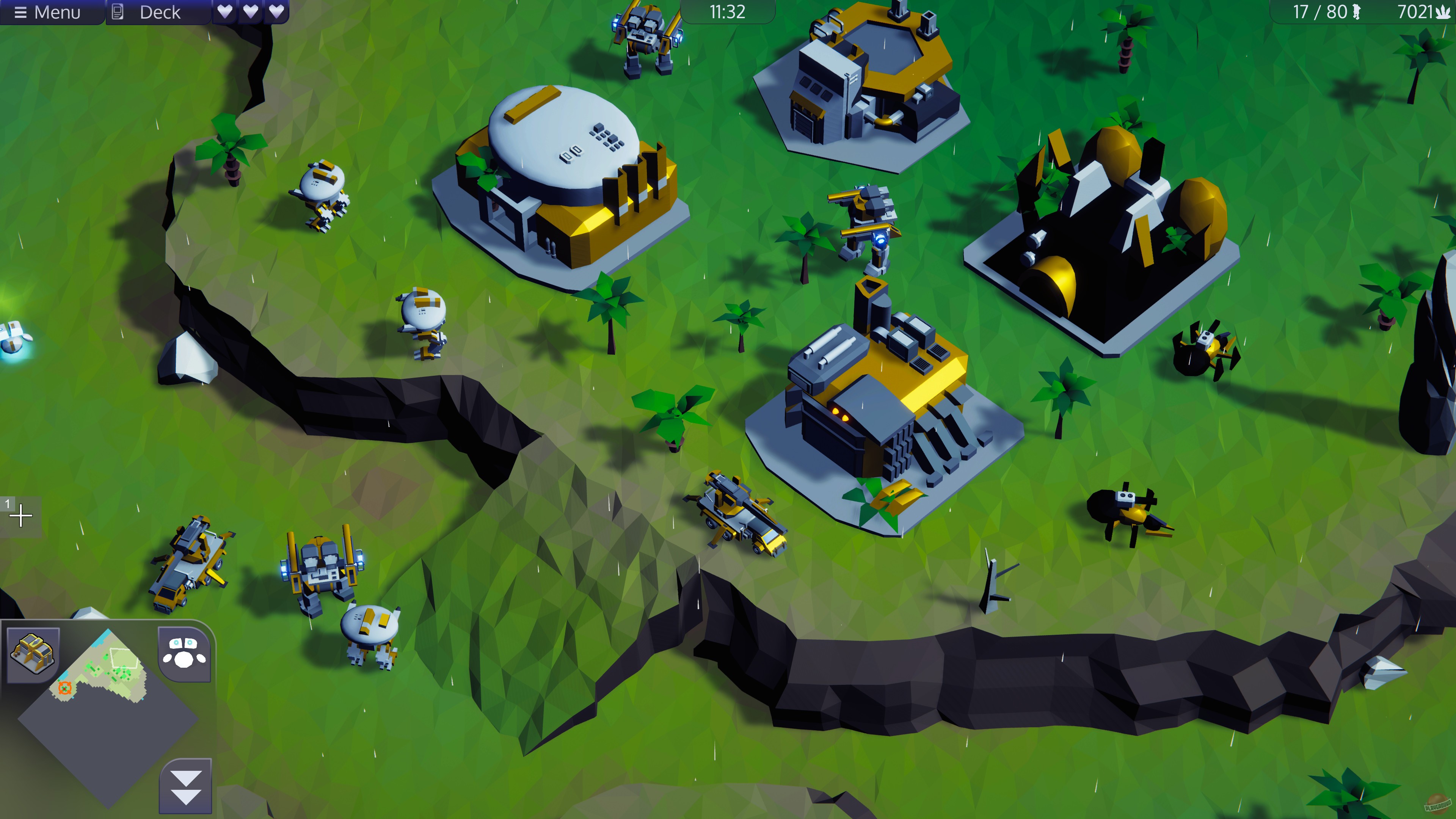Toggle the second heart in the lives row
Screen dimensions: 1456x819
click(250, 13)
